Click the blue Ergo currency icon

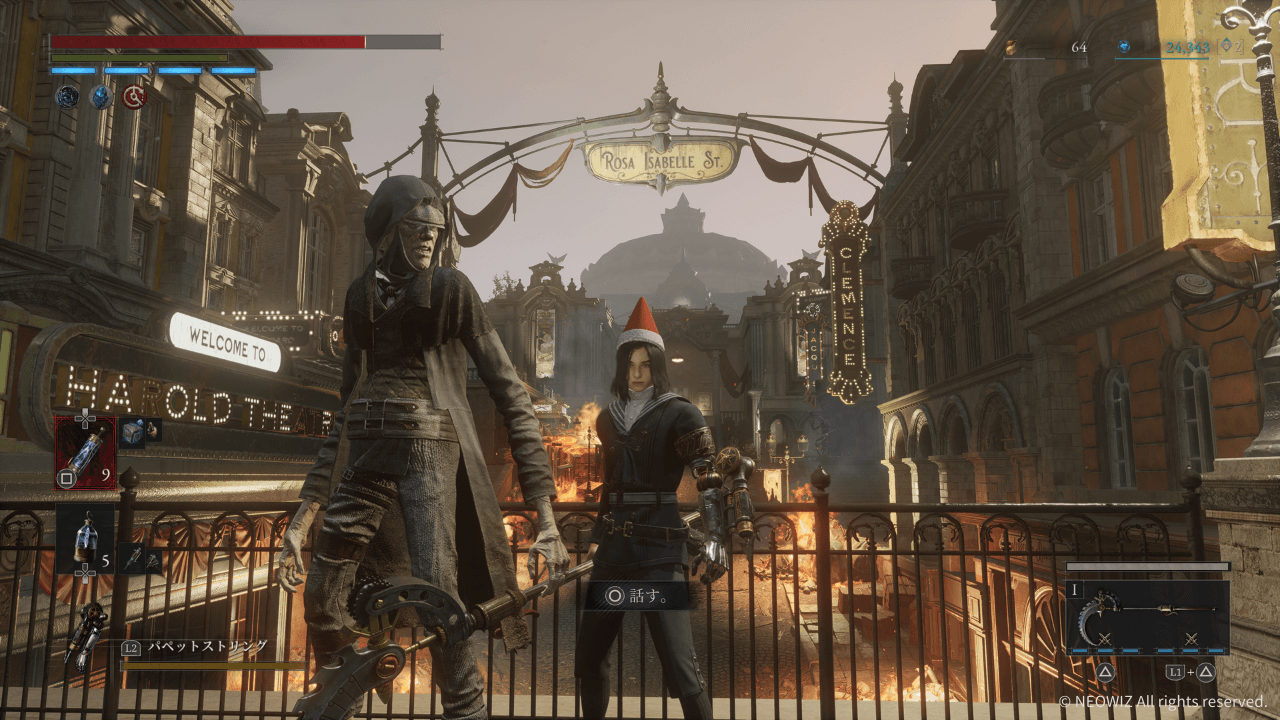coord(1124,47)
